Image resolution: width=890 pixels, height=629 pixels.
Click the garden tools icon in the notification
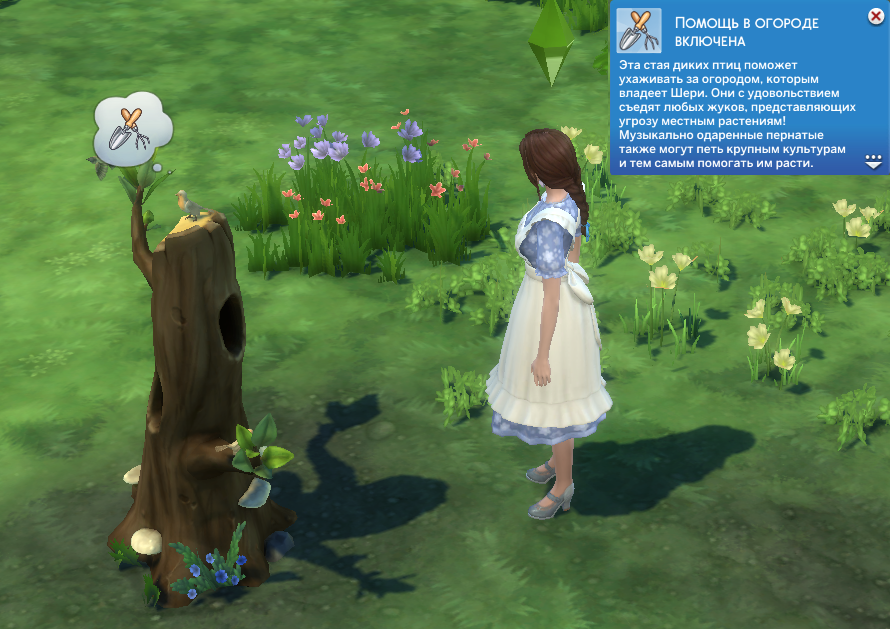point(638,30)
